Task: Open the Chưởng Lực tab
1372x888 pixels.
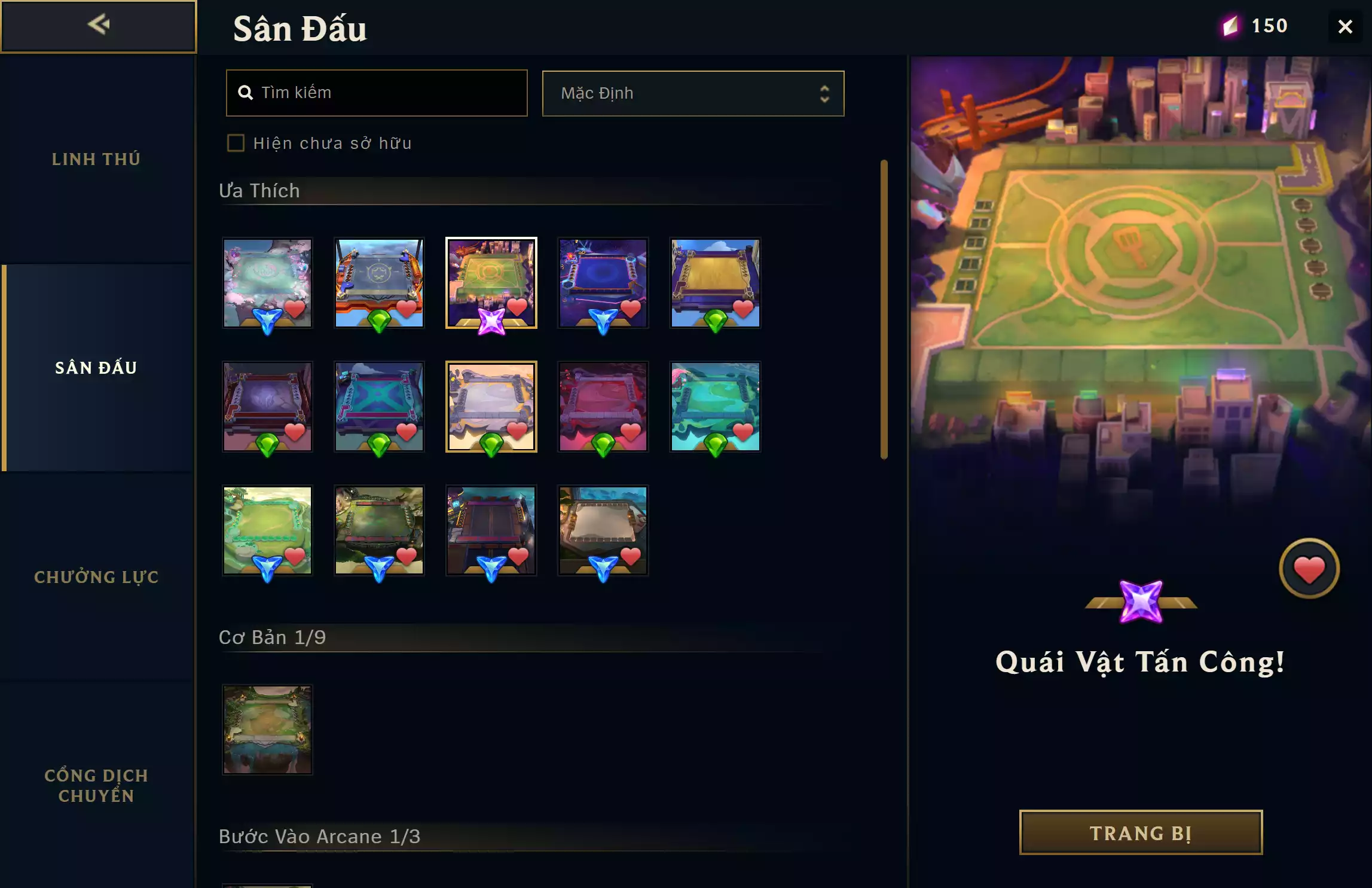Action: tap(96, 577)
